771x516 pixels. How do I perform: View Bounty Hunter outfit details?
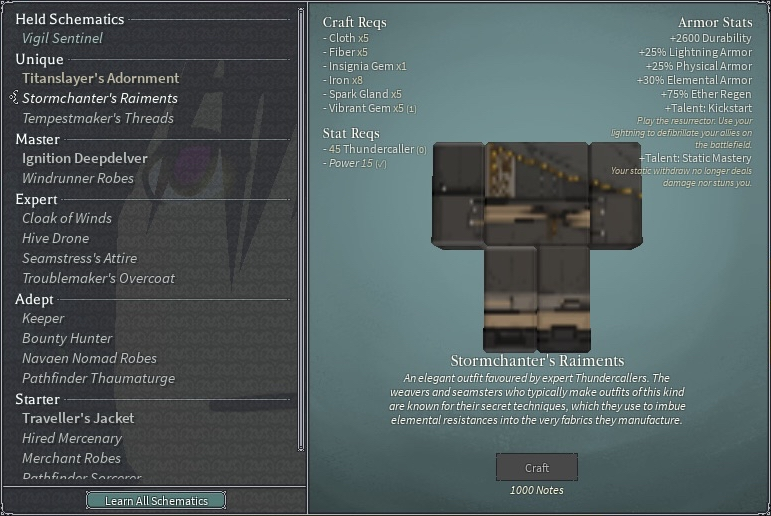click(67, 338)
